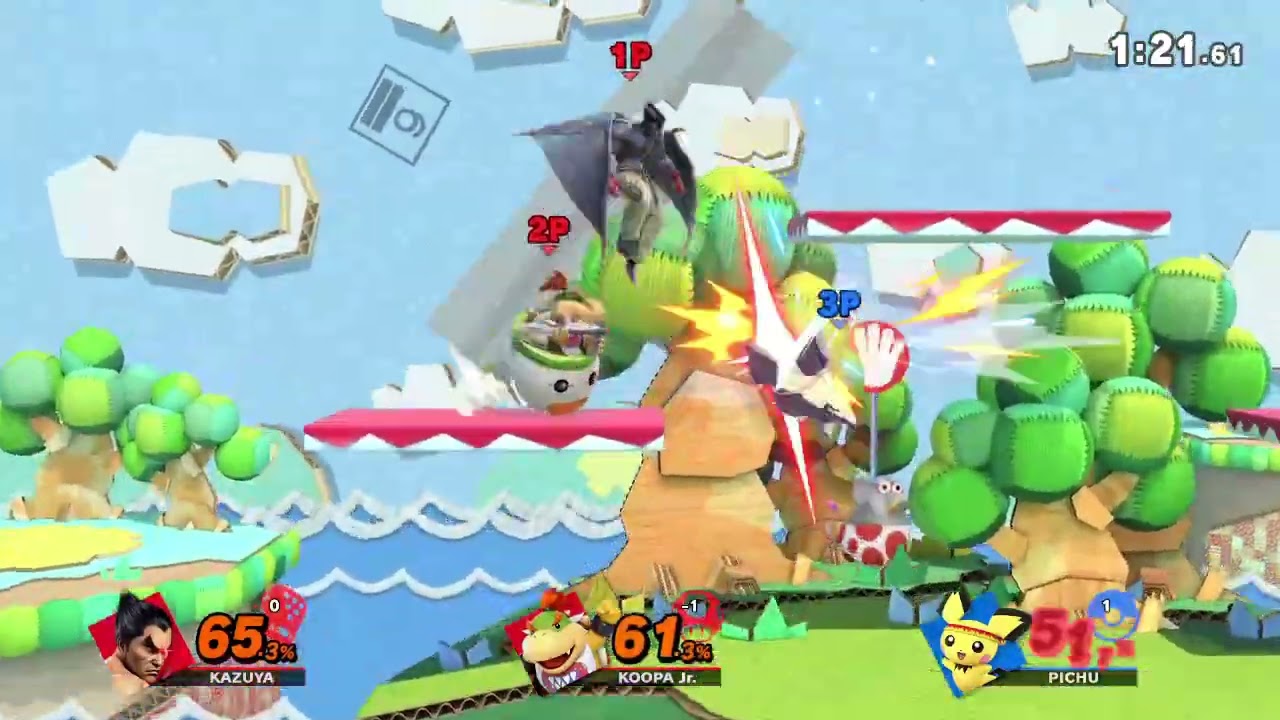
Task: Click the 3P marker near the explosion
Action: (838, 301)
